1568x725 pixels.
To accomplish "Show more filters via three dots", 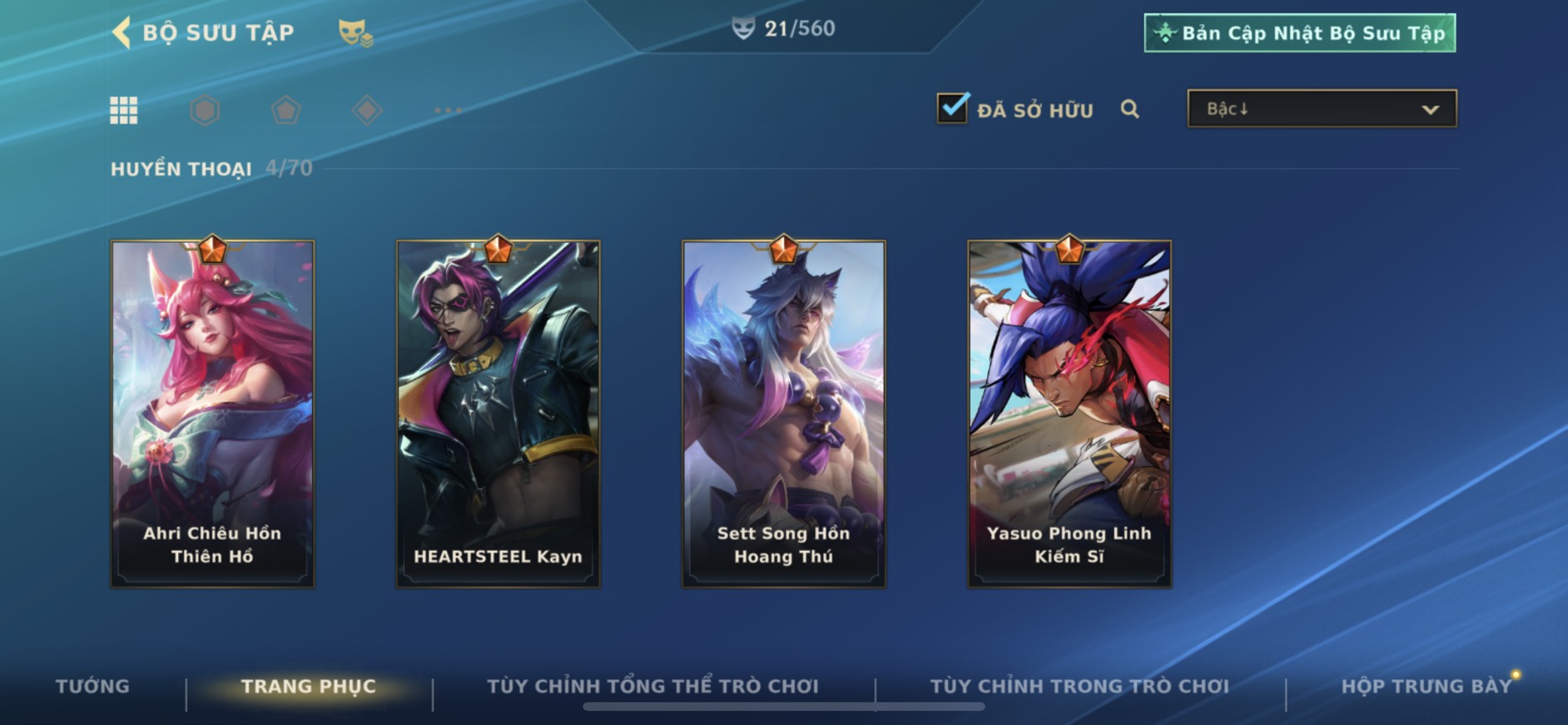I will pos(448,110).
